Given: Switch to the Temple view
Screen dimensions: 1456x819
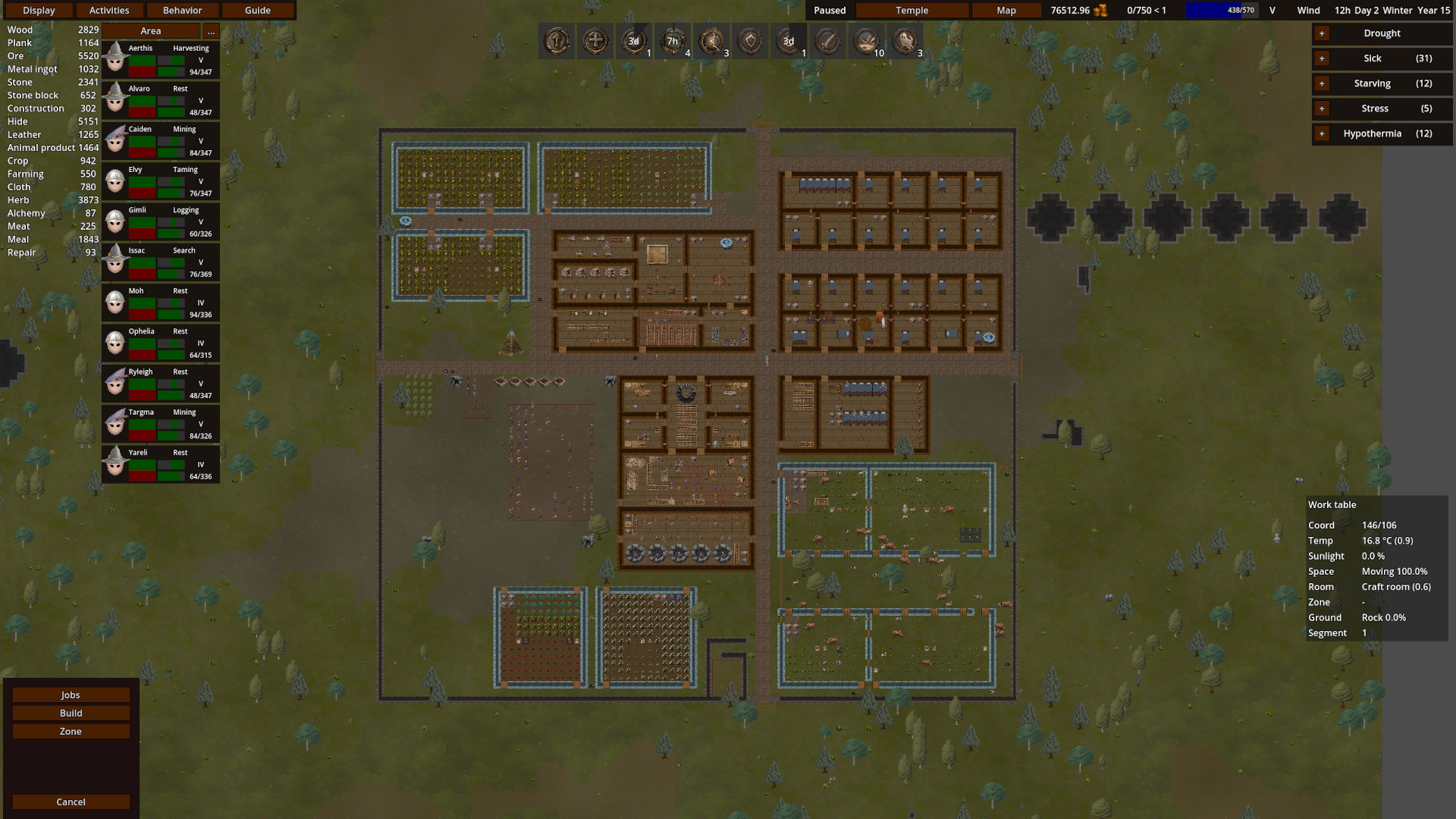Looking at the screenshot, I should (x=912, y=11).
